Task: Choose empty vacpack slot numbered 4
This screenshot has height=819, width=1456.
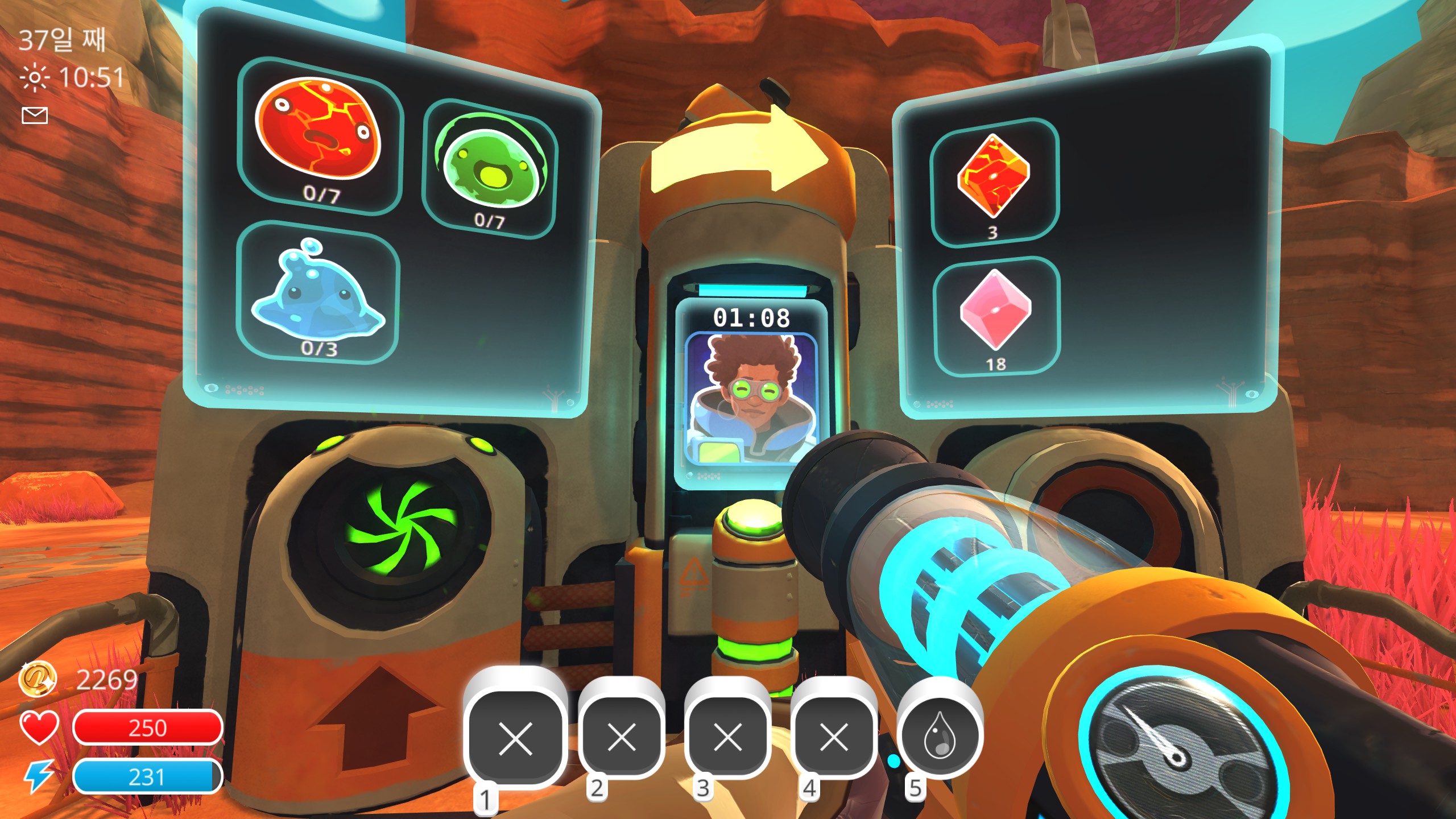Action: [x=834, y=737]
